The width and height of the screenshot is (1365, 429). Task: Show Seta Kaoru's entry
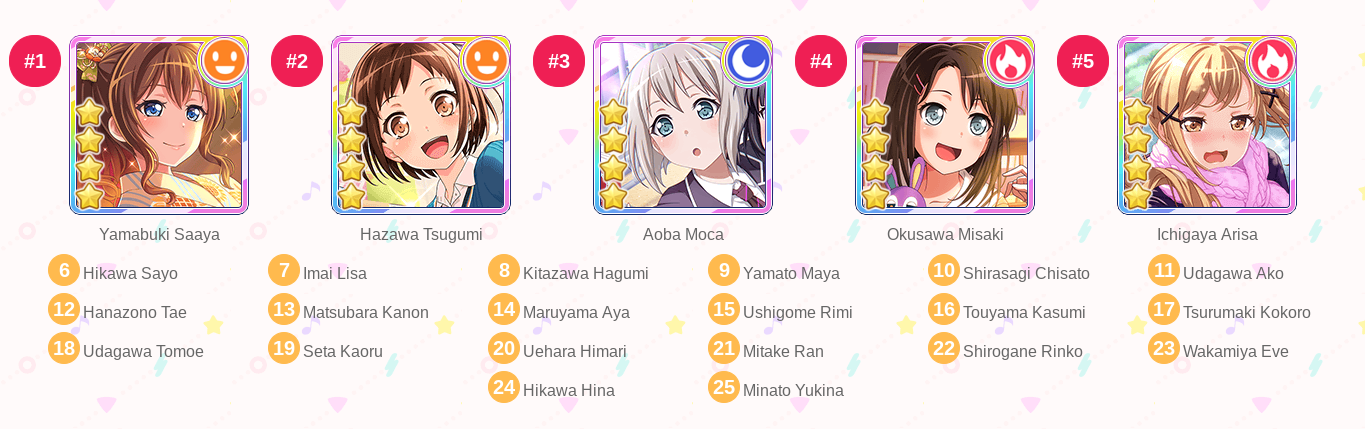coord(342,351)
